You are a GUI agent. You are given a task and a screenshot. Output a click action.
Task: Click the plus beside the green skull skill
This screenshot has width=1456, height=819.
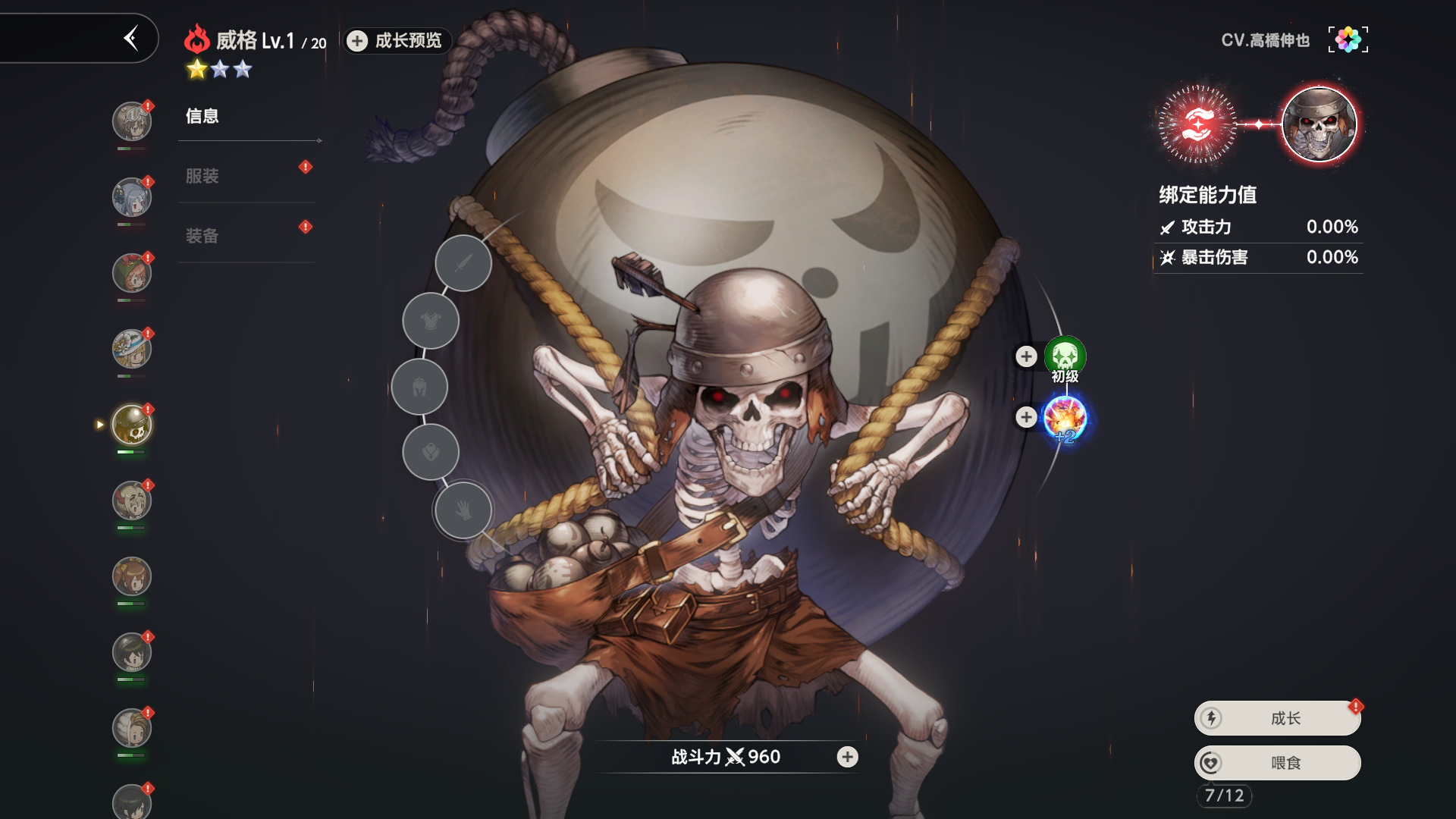(1026, 356)
